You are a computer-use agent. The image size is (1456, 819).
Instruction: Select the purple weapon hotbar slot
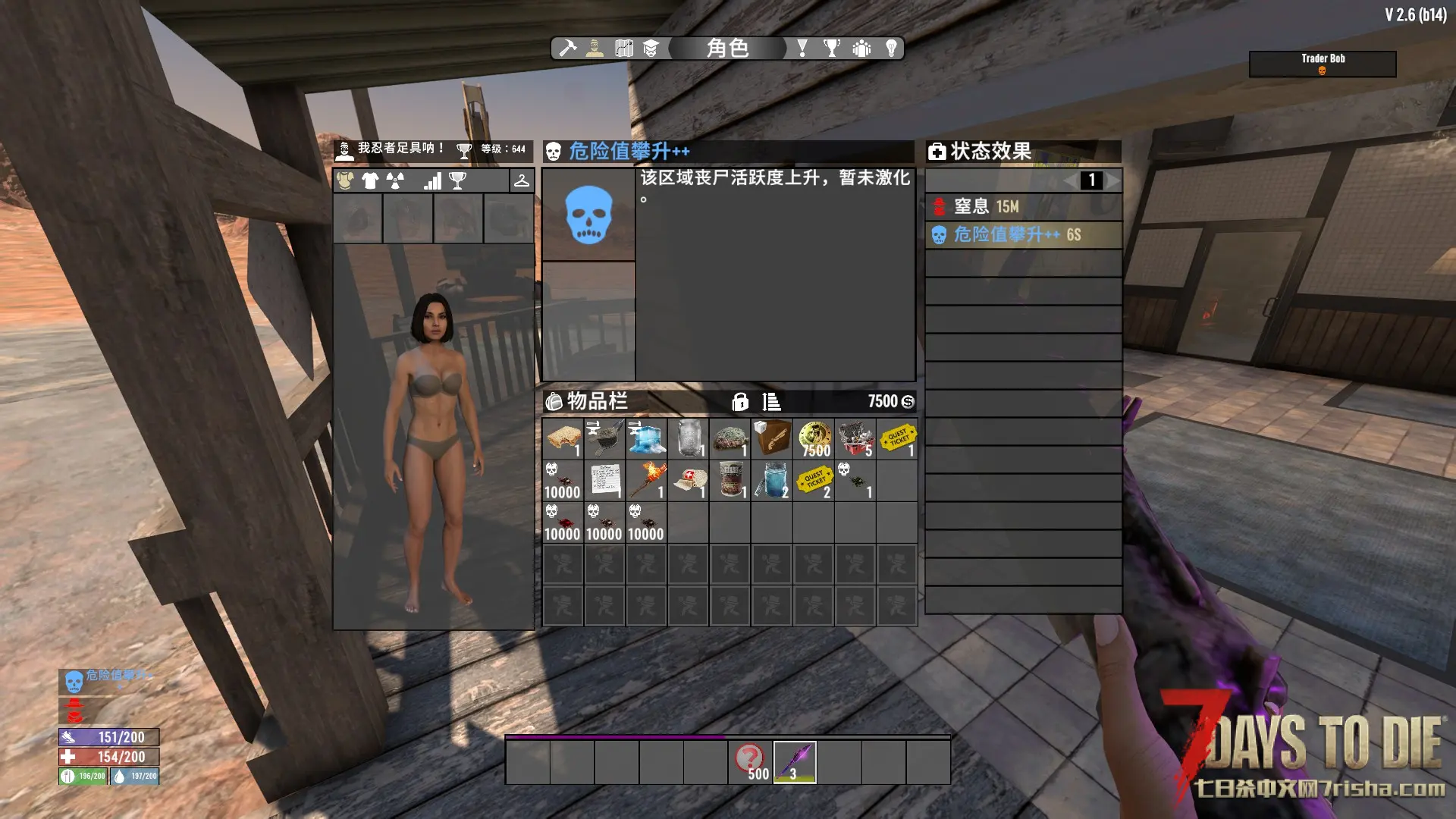794,761
